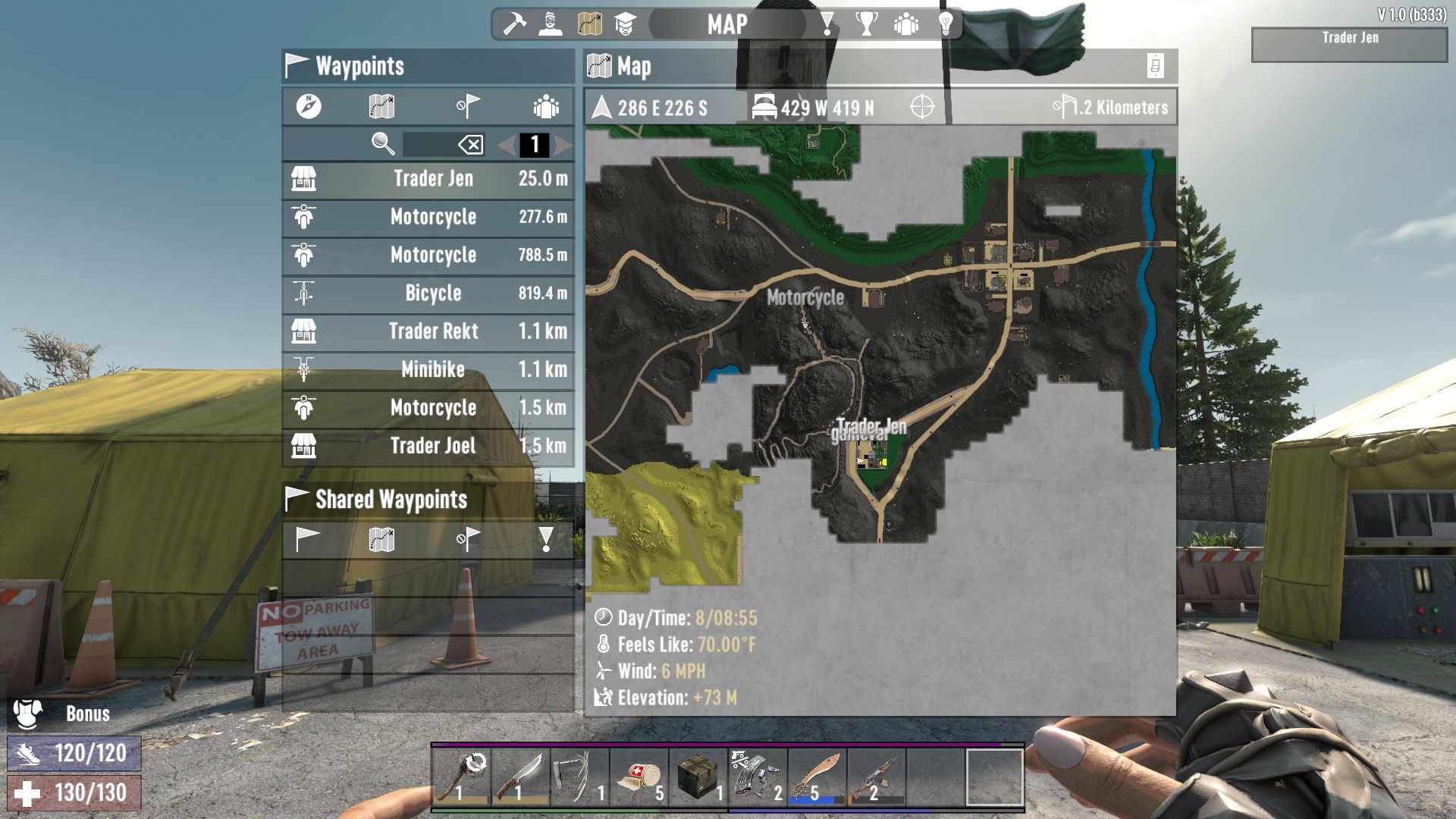1456x819 pixels.
Task: Pick the Trader Joel waypoint
Action: (428, 446)
